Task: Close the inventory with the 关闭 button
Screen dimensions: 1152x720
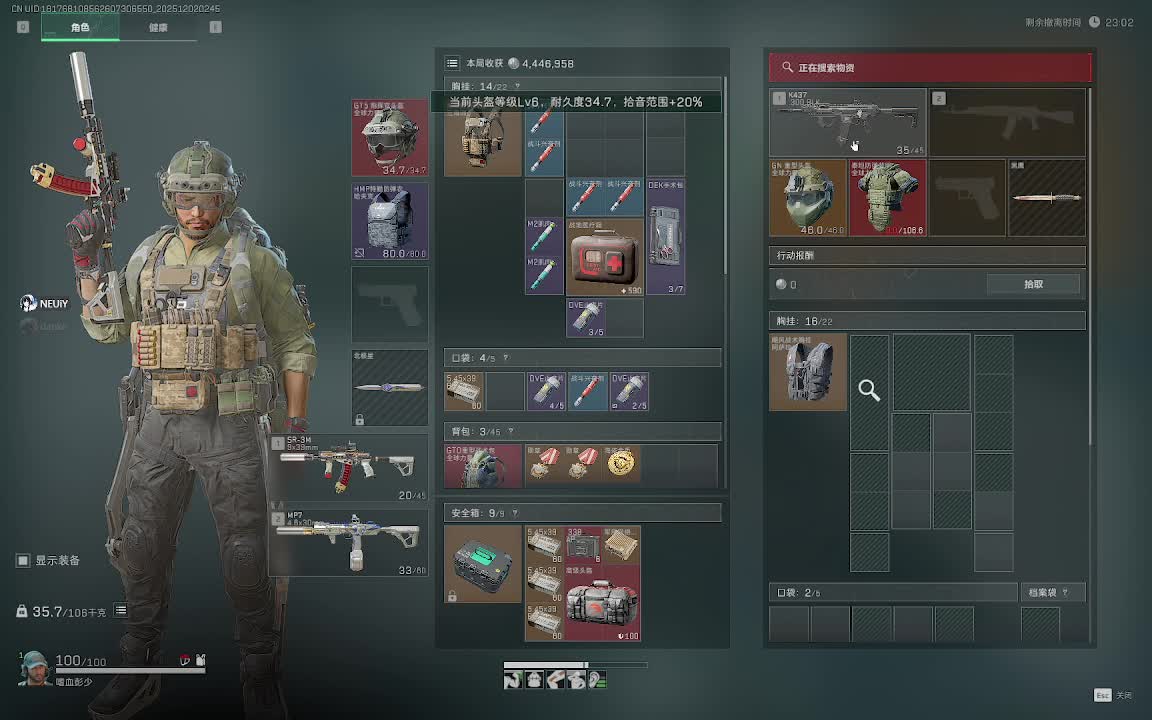Action: [1113, 695]
